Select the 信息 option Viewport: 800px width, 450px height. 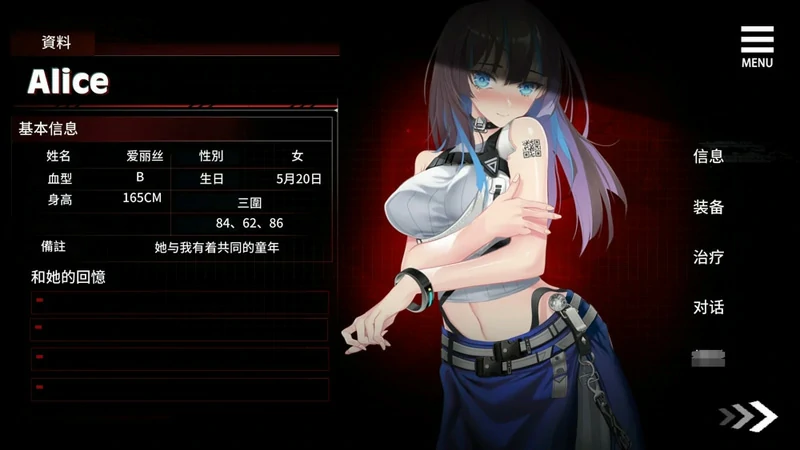(708, 156)
